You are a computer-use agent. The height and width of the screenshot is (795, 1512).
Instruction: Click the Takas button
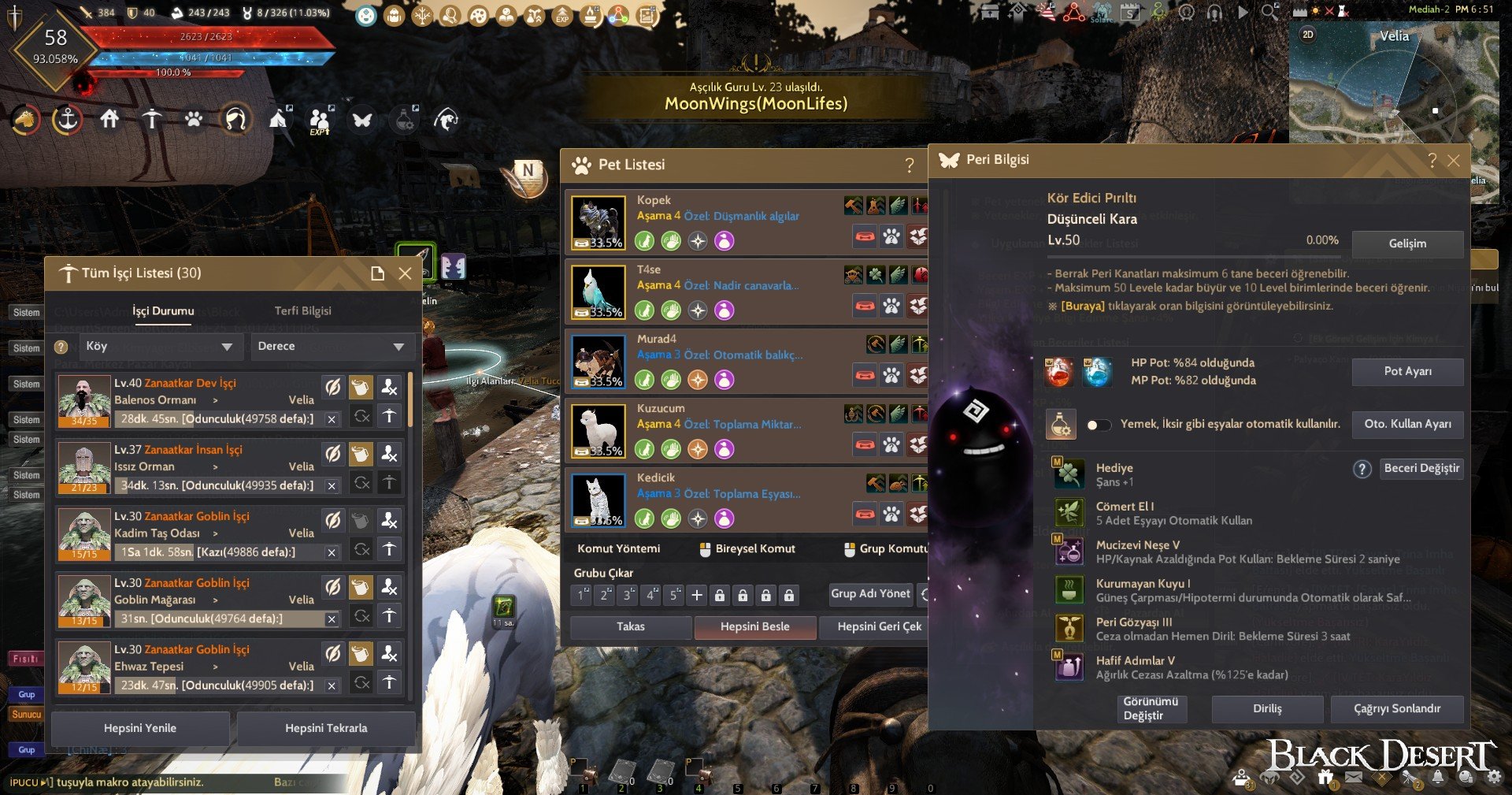[x=630, y=627]
